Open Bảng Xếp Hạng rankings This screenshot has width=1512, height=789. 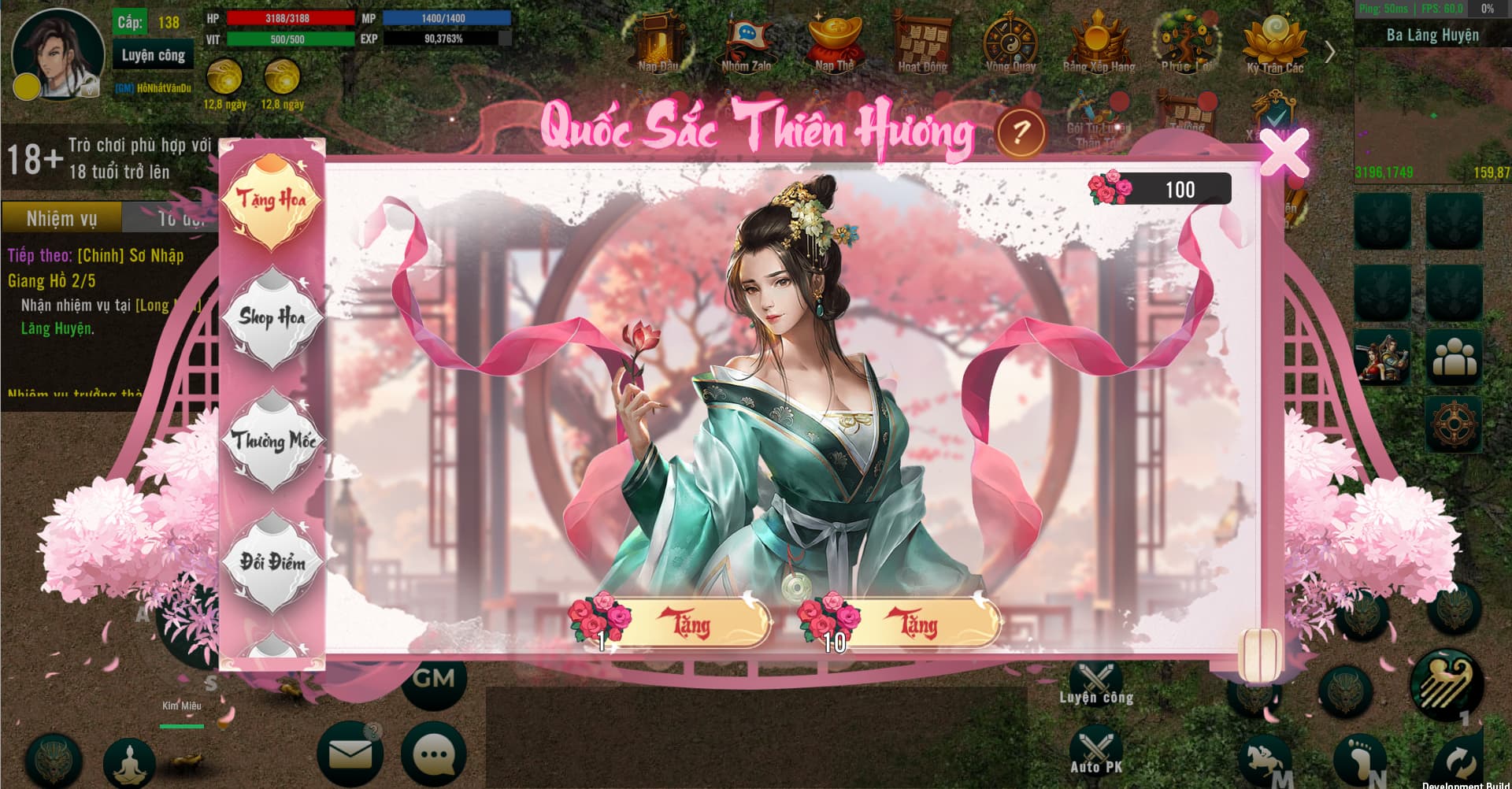(1099, 43)
